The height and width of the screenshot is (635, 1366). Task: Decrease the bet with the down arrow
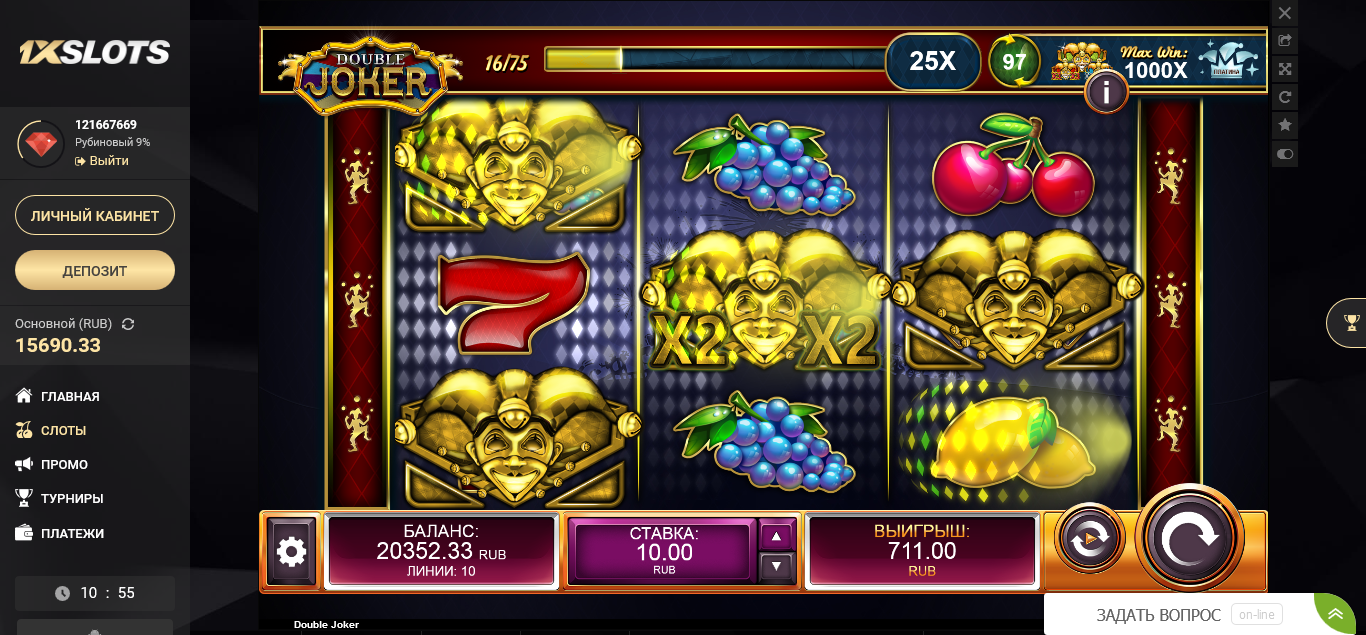(777, 567)
